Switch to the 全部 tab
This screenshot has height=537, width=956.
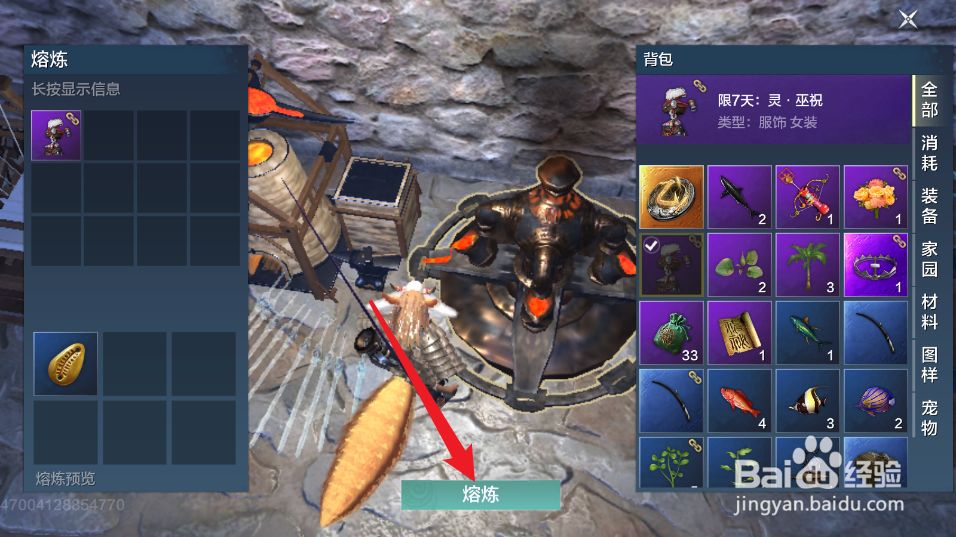point(929,100)
